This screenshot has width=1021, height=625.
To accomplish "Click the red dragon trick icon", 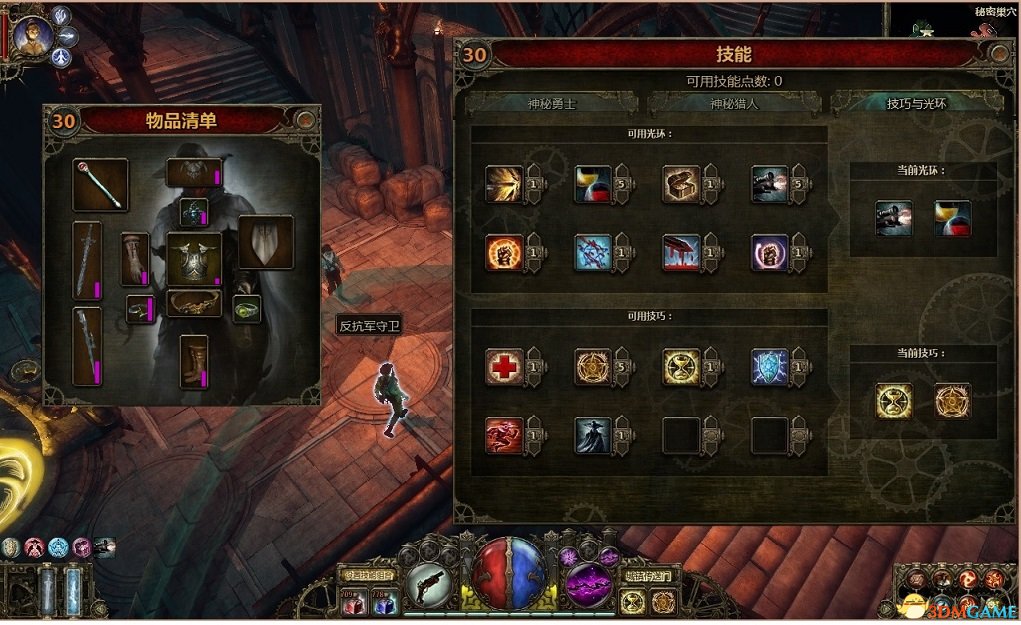I will click(x=502, y=435).
